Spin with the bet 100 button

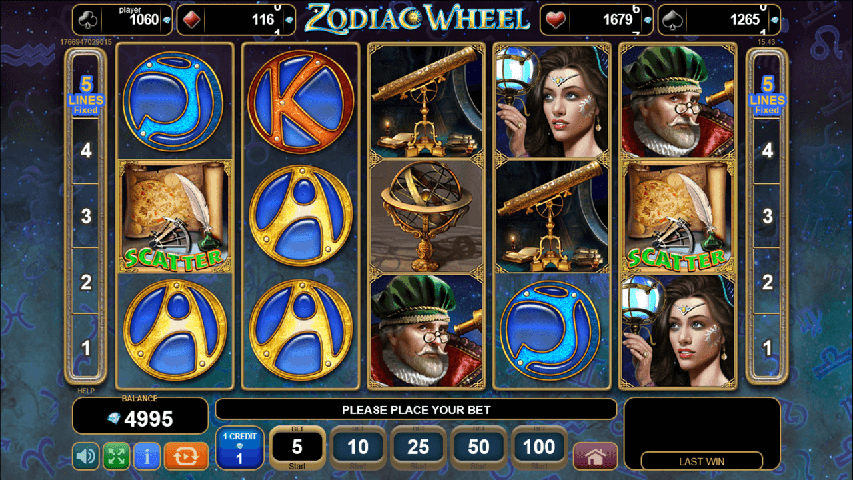click(538, 448)
